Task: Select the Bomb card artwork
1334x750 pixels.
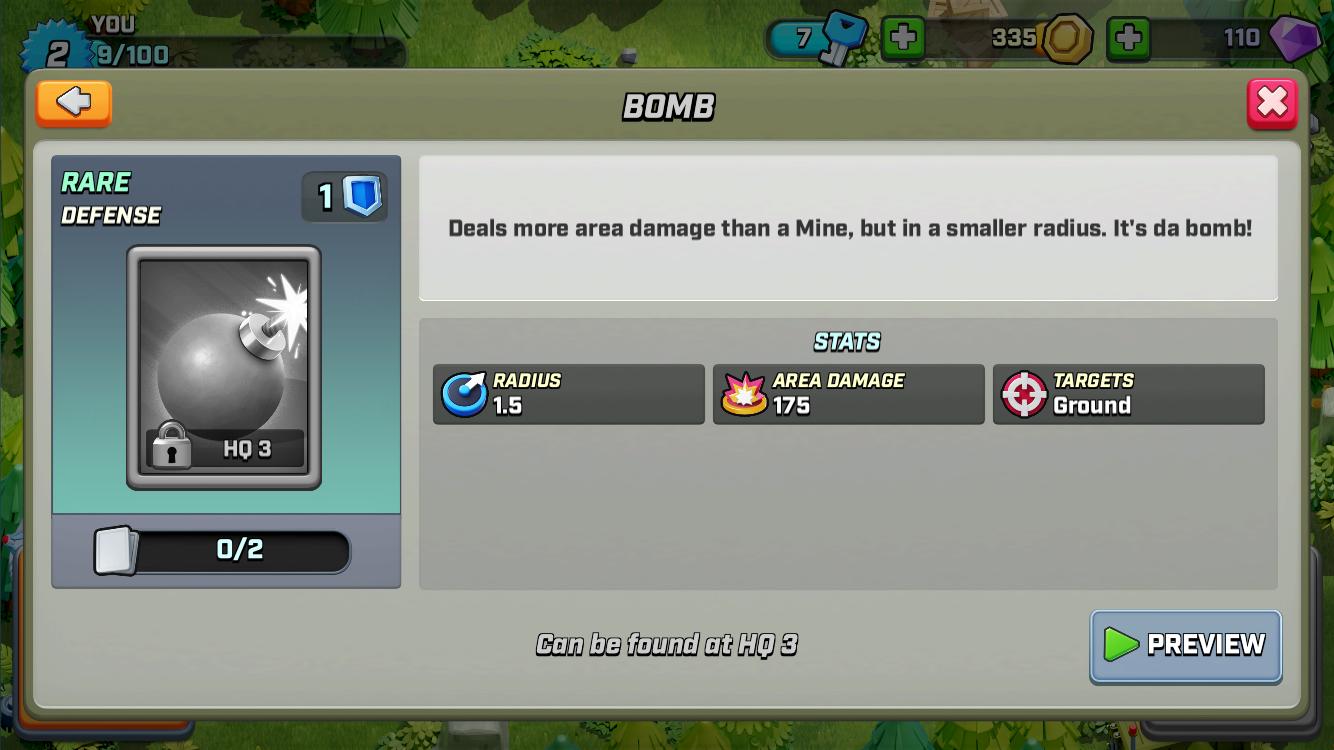Action: (x=224, y=360)
